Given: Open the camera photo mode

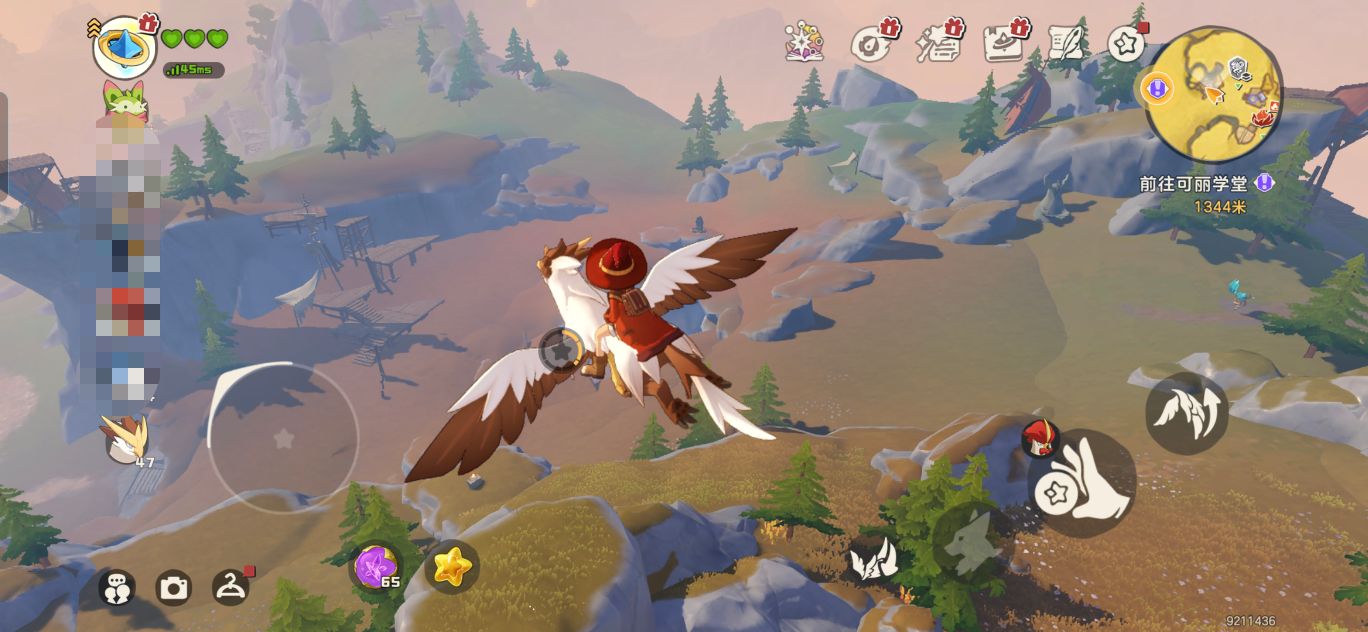Looking at the screenshot, I should coord(174,588).
